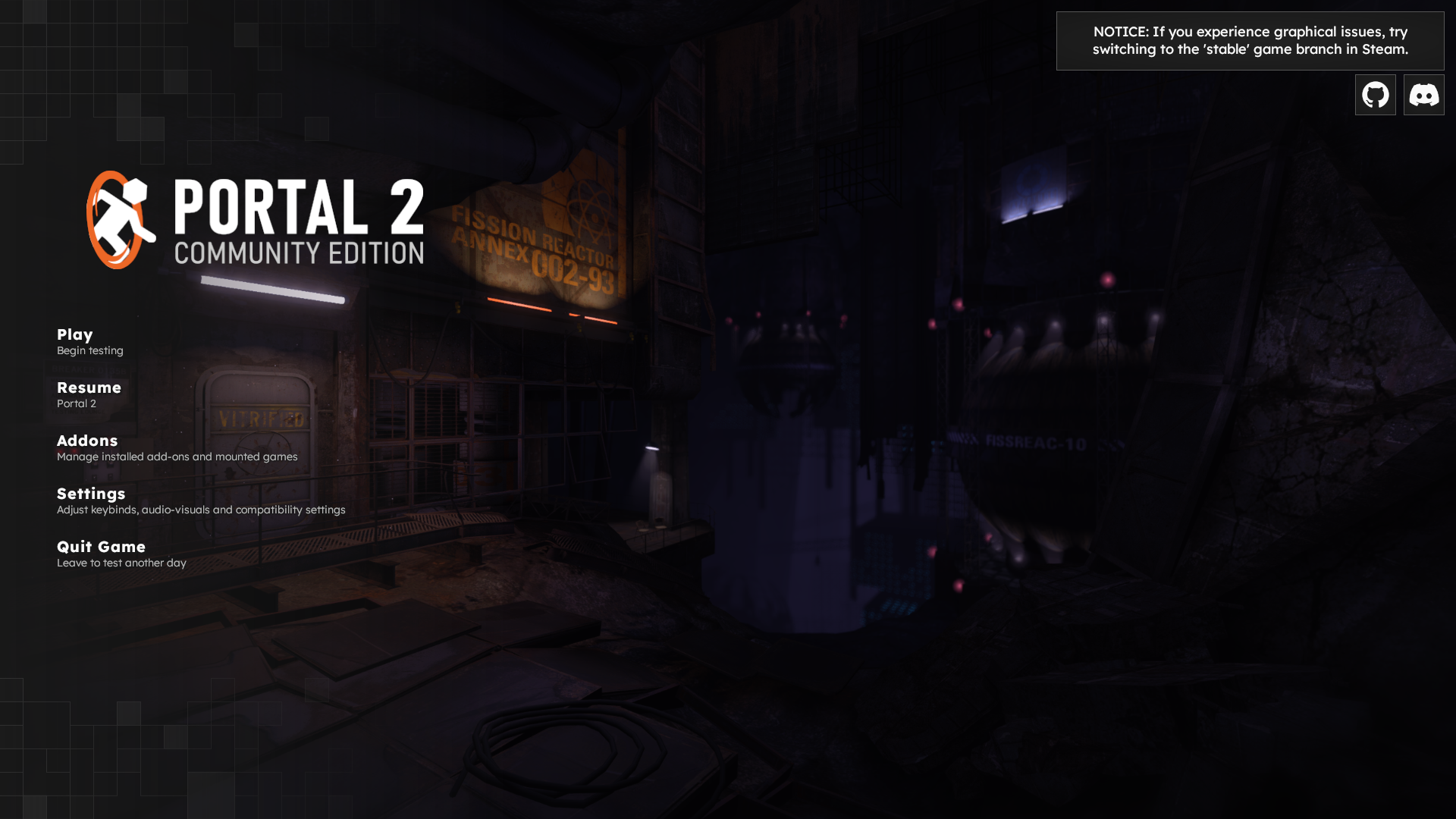The width and height of the screenshot is (1456, 819).
Task: Click the Portal 2 Community Edition logo
Action: click(254, 220)
